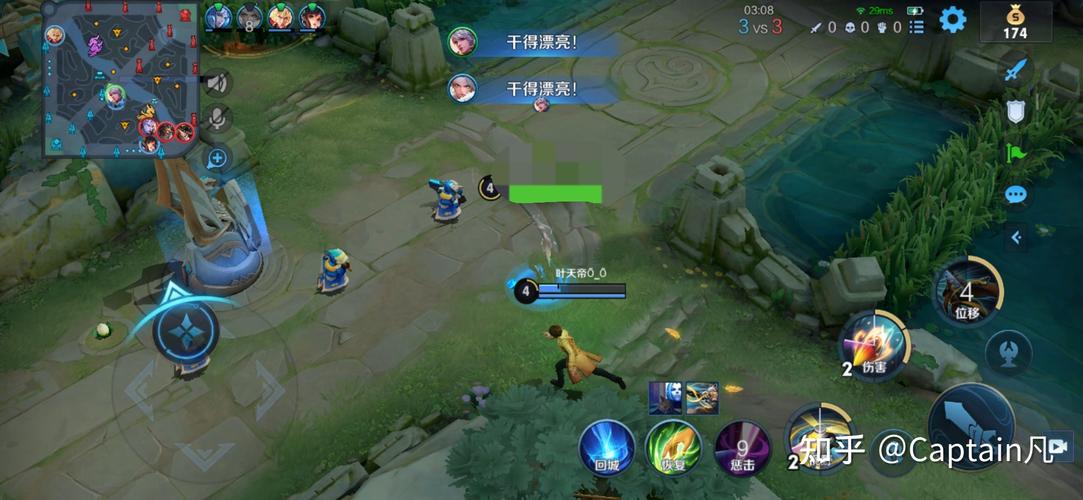
Task: Collapse the signal panel arrow
Action: pyautogui.click(x=1016, y=237)
